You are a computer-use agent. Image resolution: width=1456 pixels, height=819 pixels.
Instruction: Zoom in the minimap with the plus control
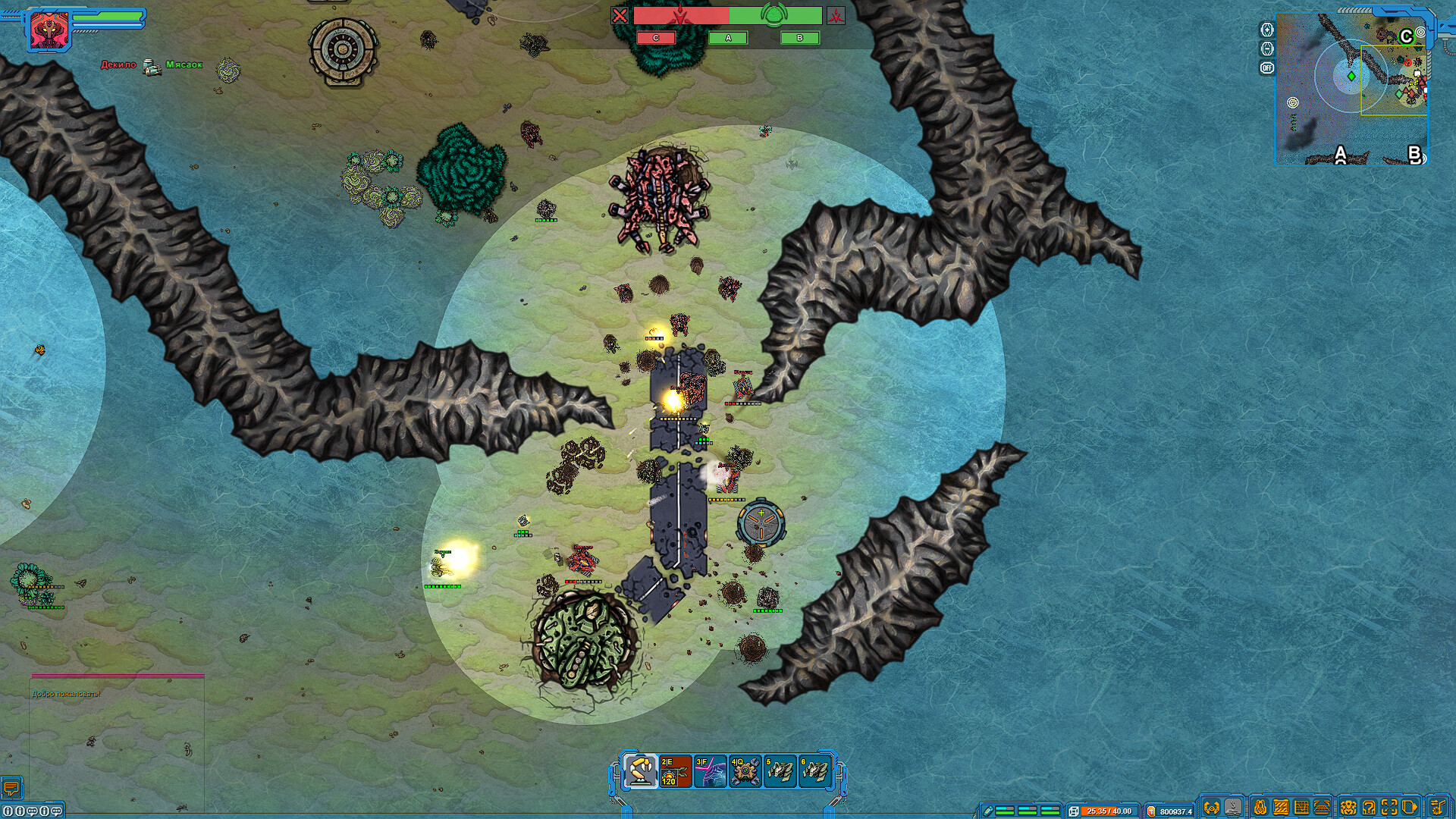click(1267, 30)
